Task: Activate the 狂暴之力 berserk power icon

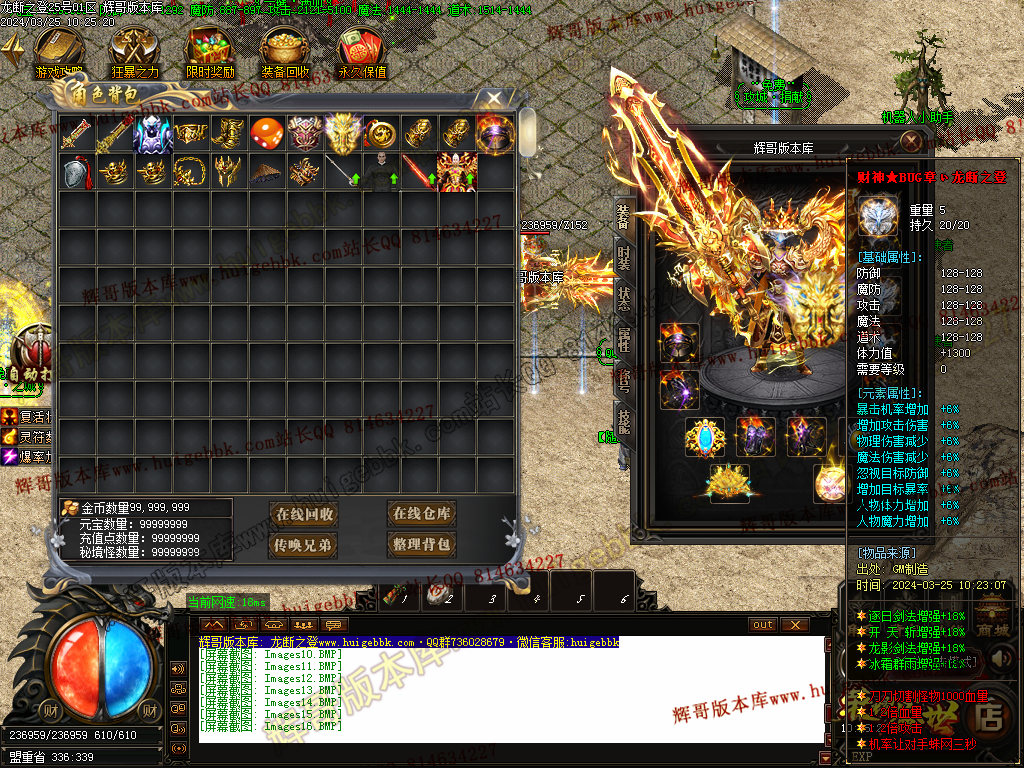Action: [134, 52]
